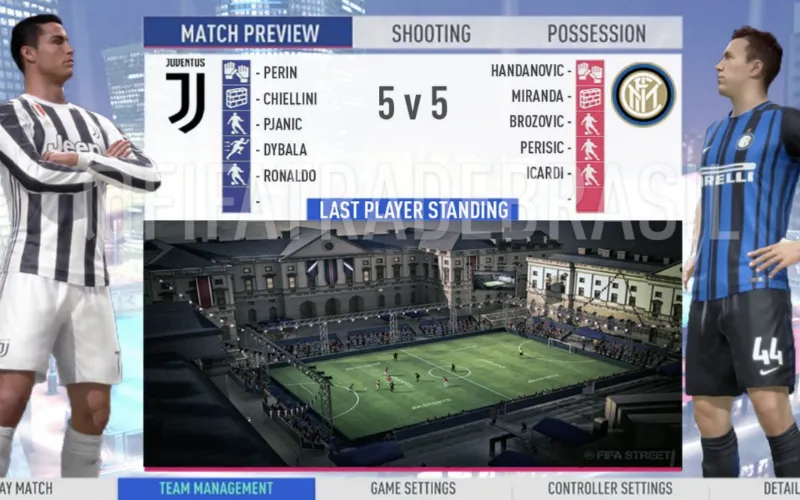Click the Juventus club crest

186,95
